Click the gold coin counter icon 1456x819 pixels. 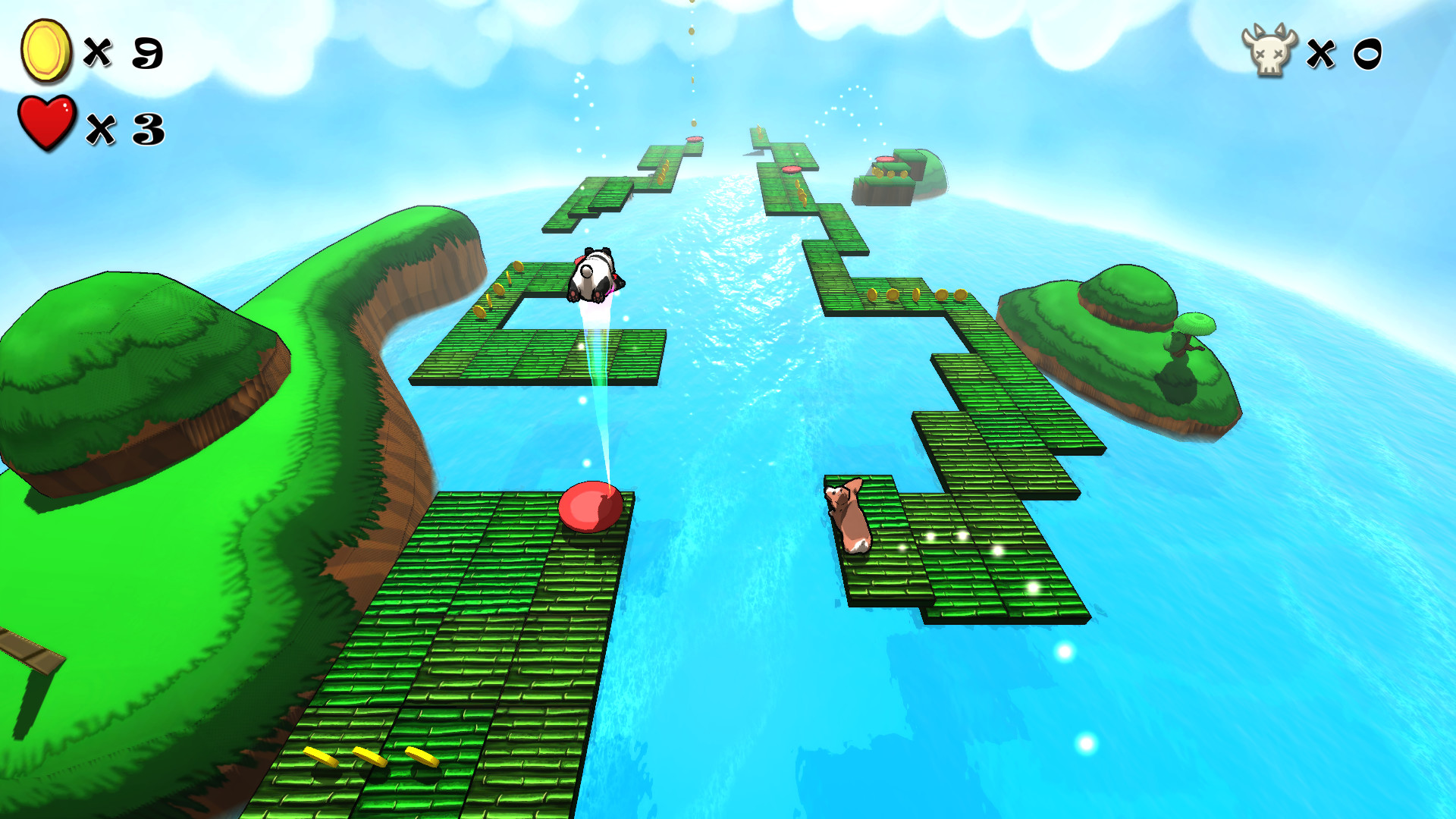pos(47,52)
